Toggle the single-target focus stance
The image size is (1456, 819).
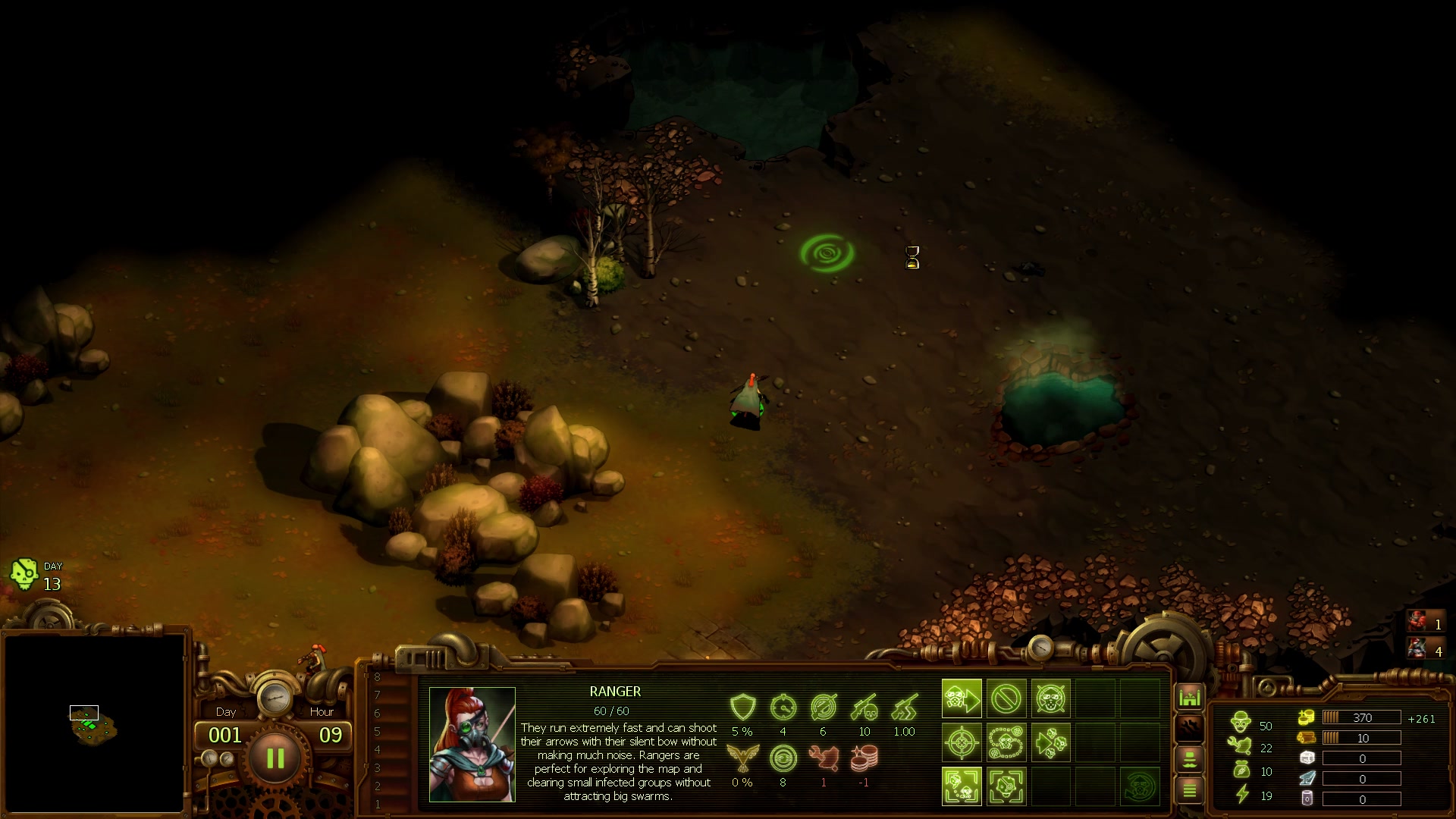tap(1006, 786)
